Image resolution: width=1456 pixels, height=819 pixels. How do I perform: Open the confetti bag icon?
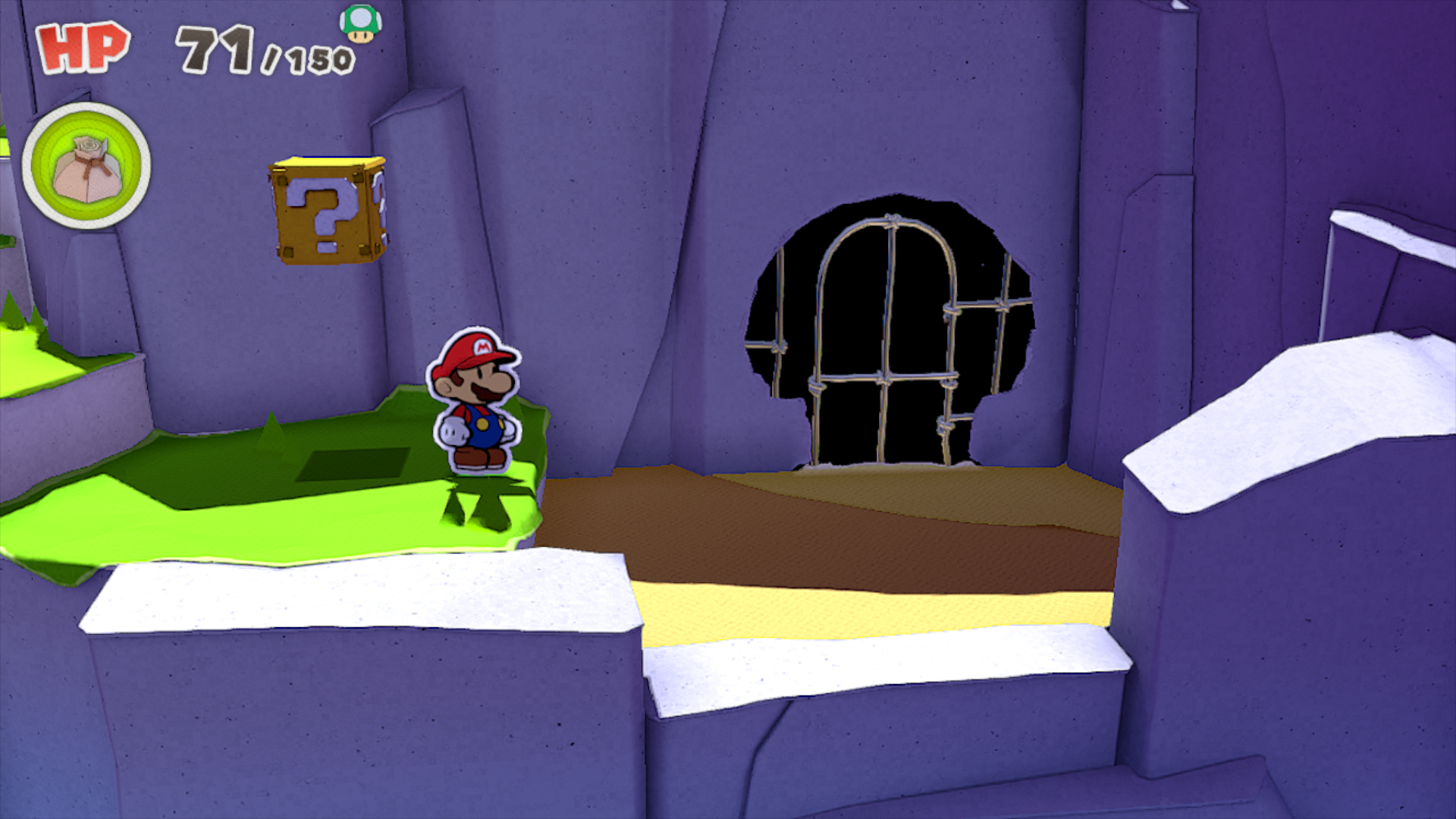click(86, 165)
